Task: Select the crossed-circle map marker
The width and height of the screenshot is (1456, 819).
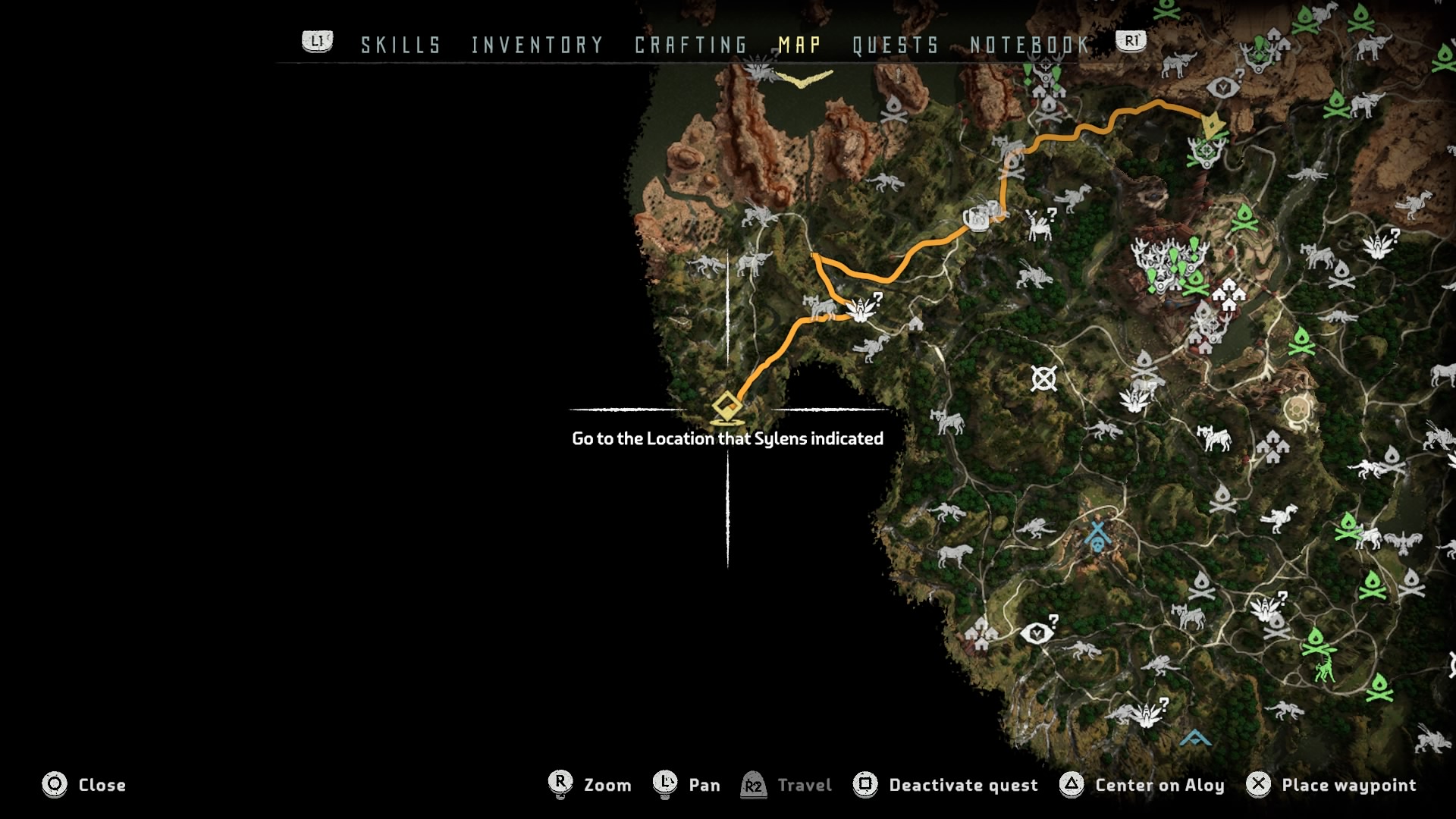Action: click(1044, 378)
